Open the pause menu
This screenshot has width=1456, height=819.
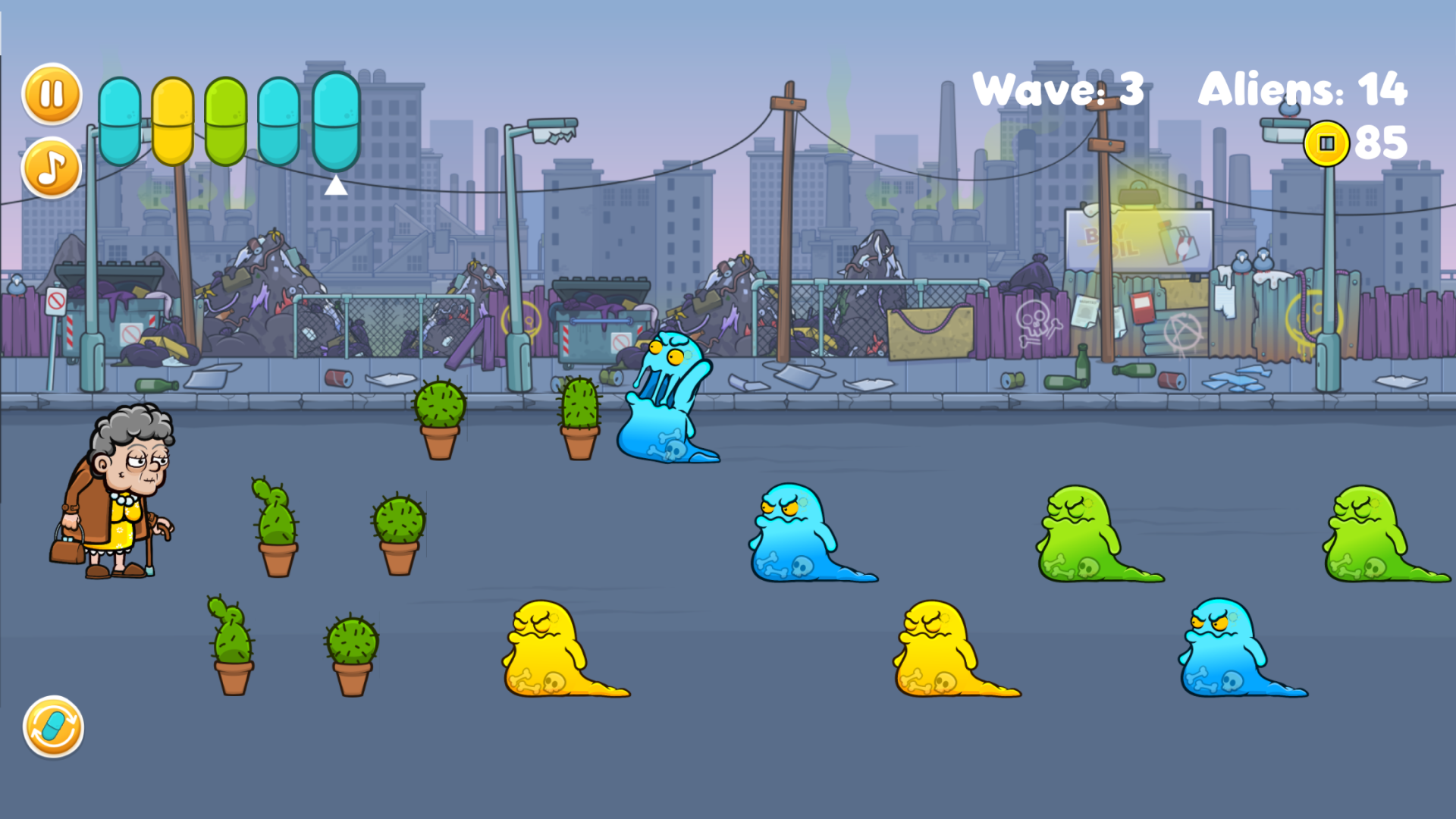coord(50,93)
